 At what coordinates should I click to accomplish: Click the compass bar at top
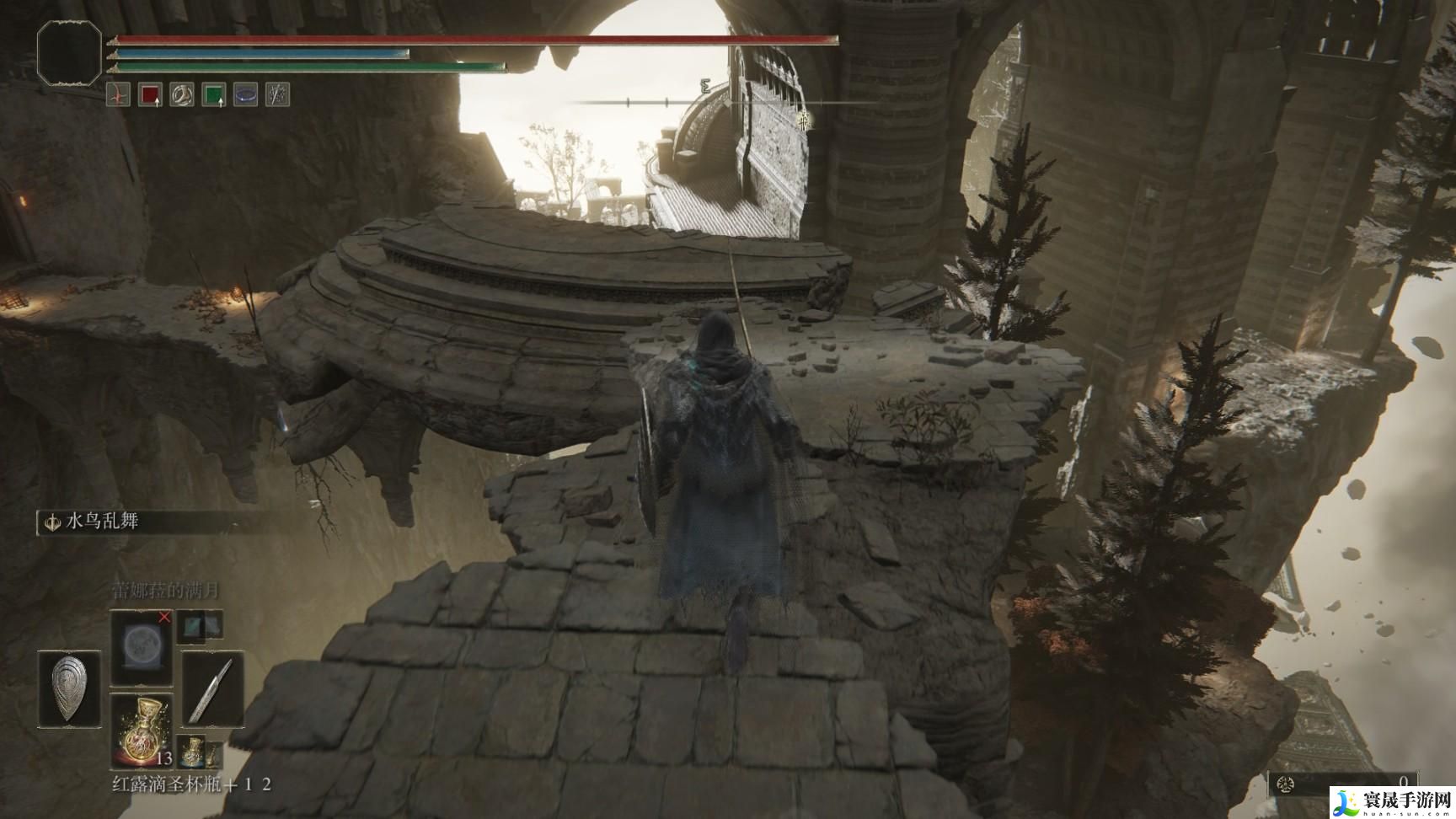(x=708, y=102)
